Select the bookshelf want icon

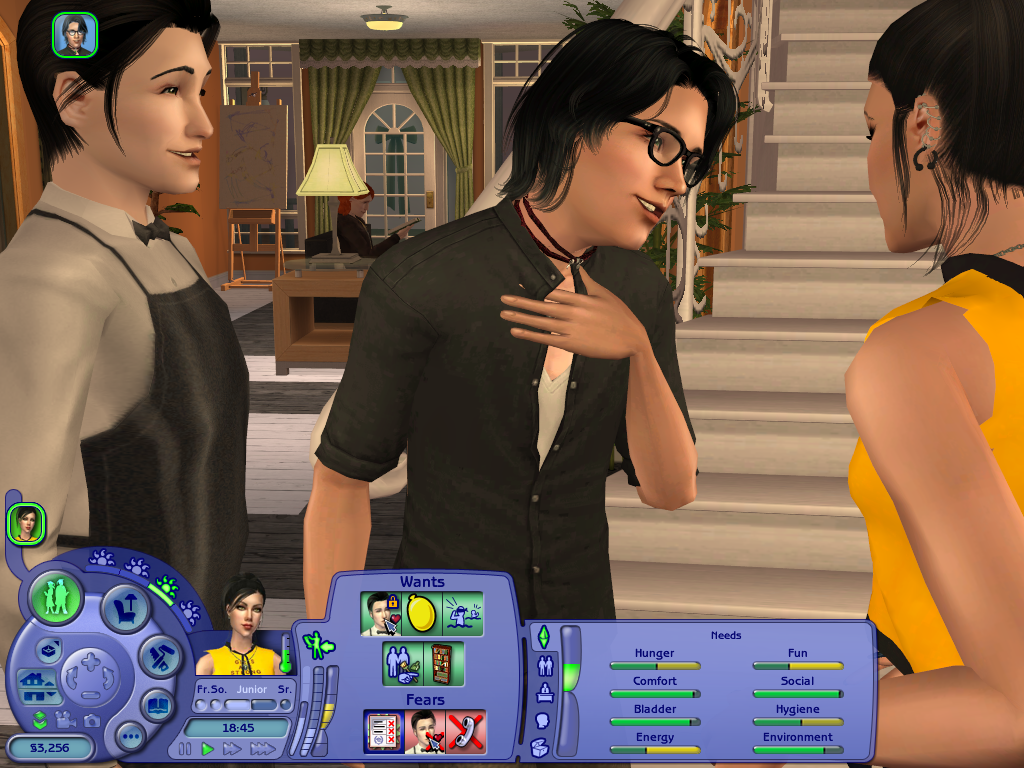coord(443,664)
